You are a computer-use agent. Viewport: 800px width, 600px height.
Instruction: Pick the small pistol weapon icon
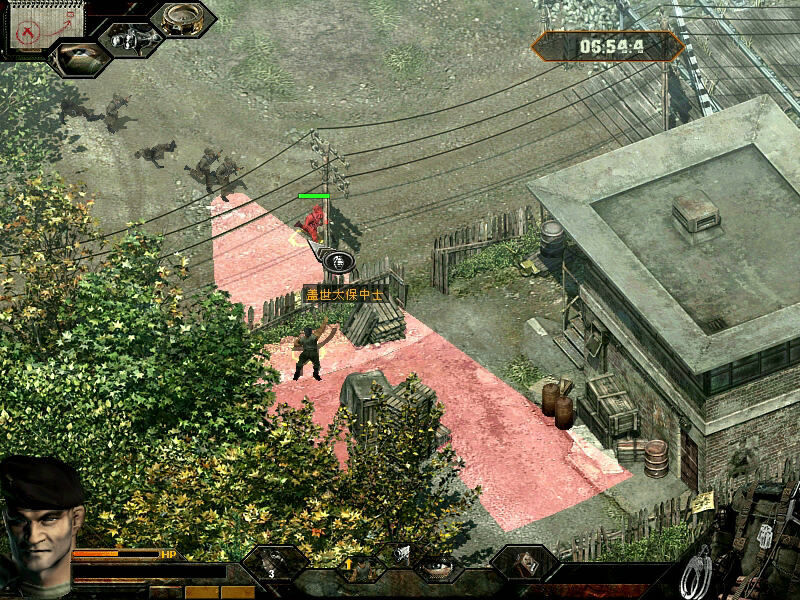[x=401, y=551]
